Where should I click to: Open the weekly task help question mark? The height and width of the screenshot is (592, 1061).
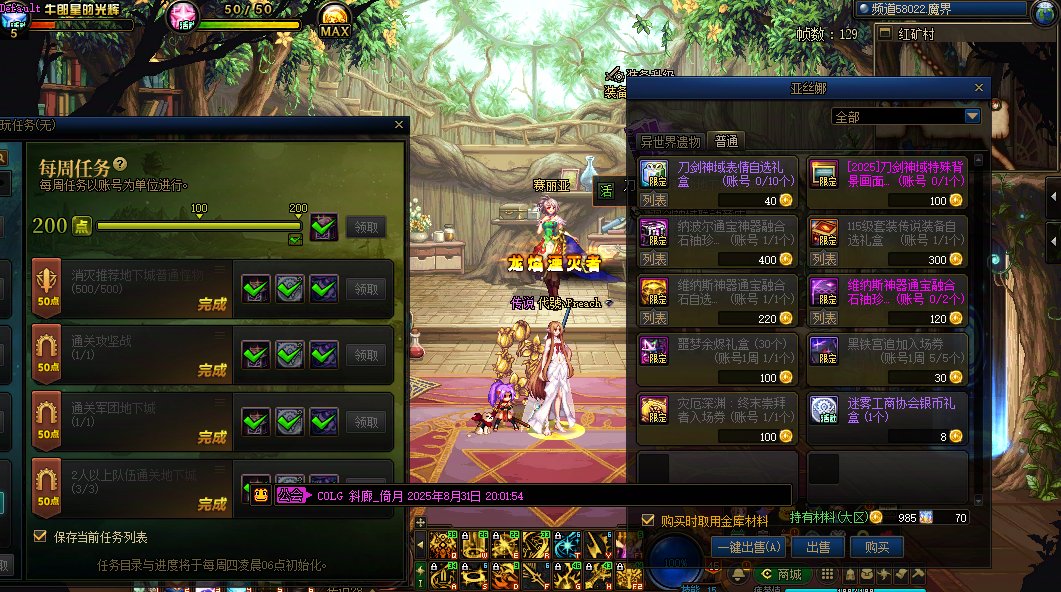point(120,164)
